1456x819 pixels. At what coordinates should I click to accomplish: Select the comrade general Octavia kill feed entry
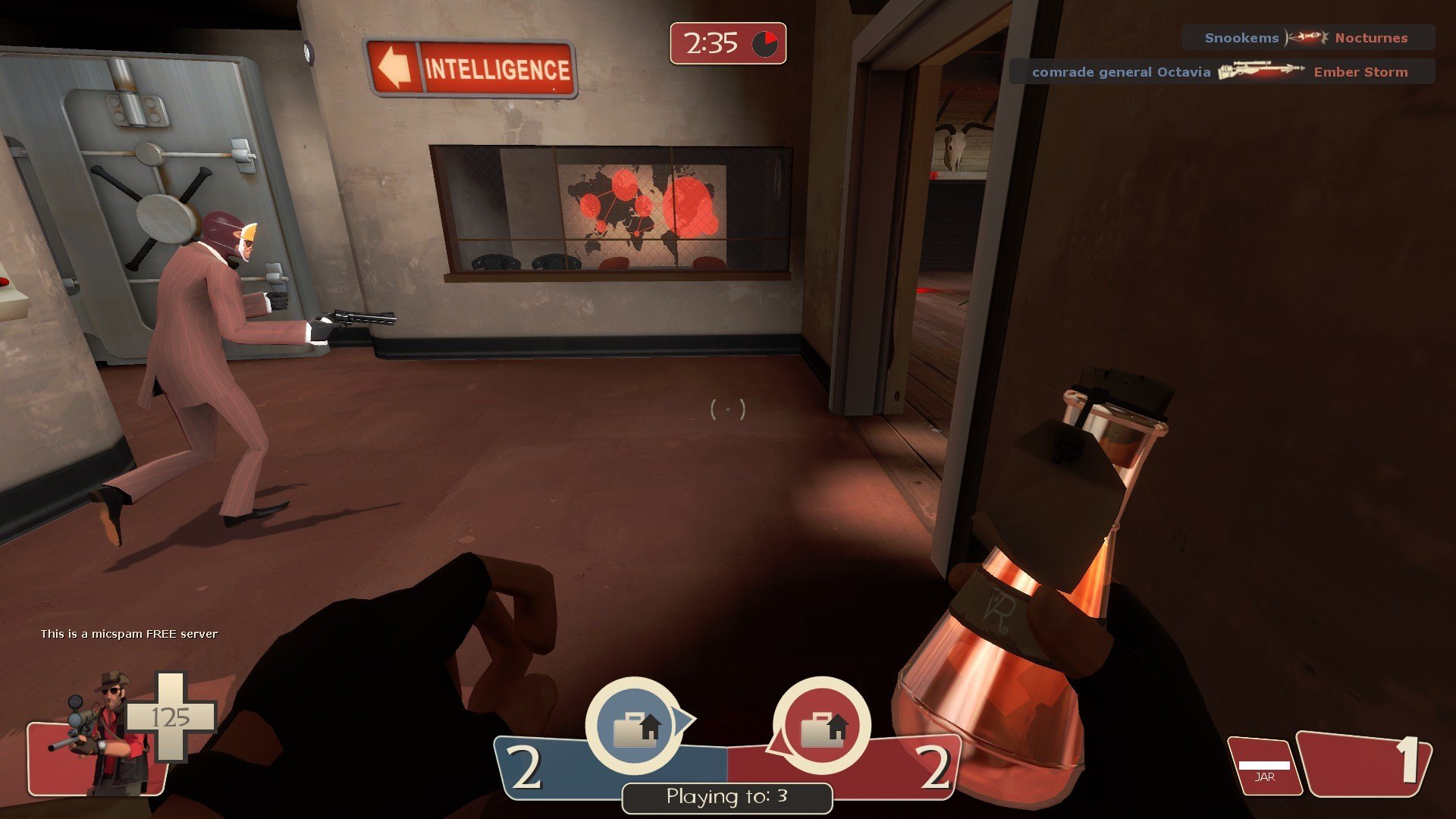(1221, 72)
